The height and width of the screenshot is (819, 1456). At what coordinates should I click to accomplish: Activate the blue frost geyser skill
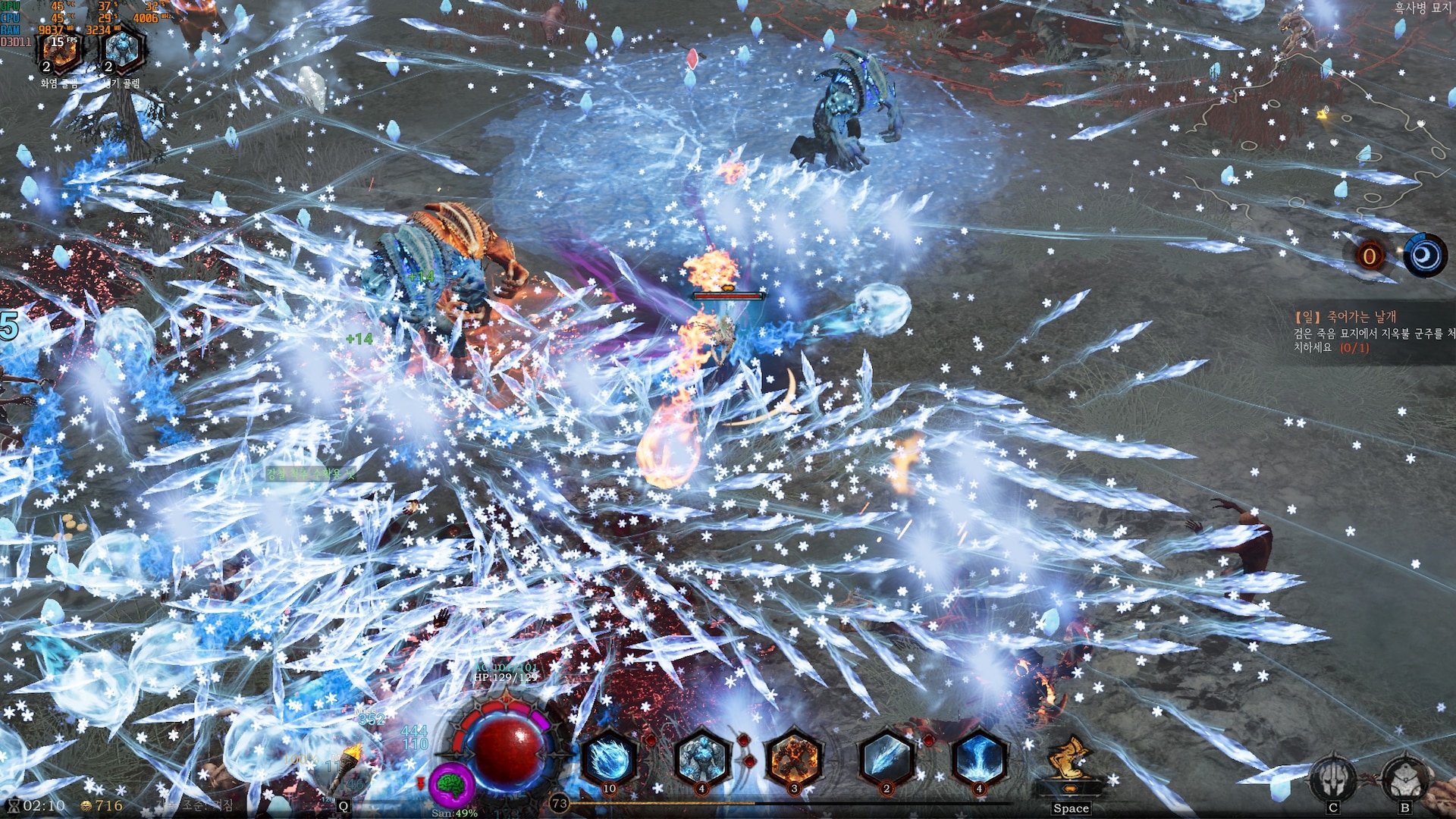pos(979,759)
